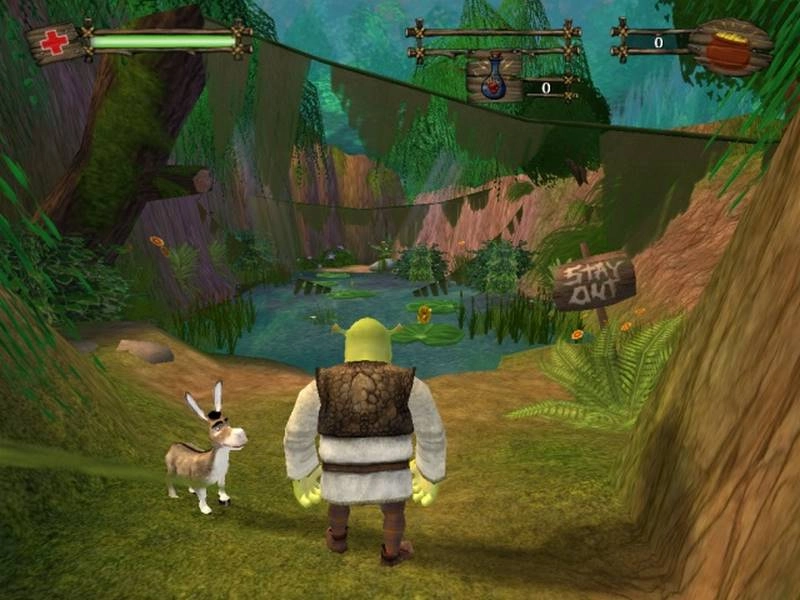Click the red cross health icon

(54, 43)
